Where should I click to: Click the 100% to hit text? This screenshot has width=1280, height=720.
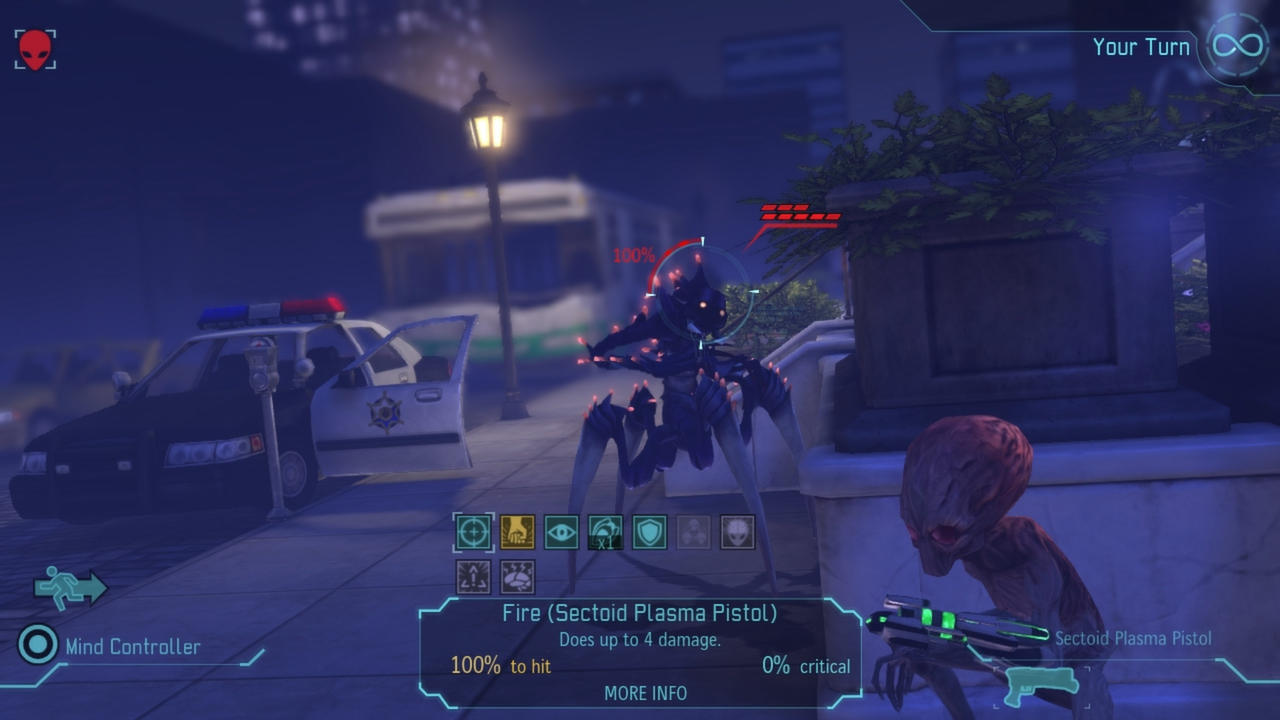point(503,664)
